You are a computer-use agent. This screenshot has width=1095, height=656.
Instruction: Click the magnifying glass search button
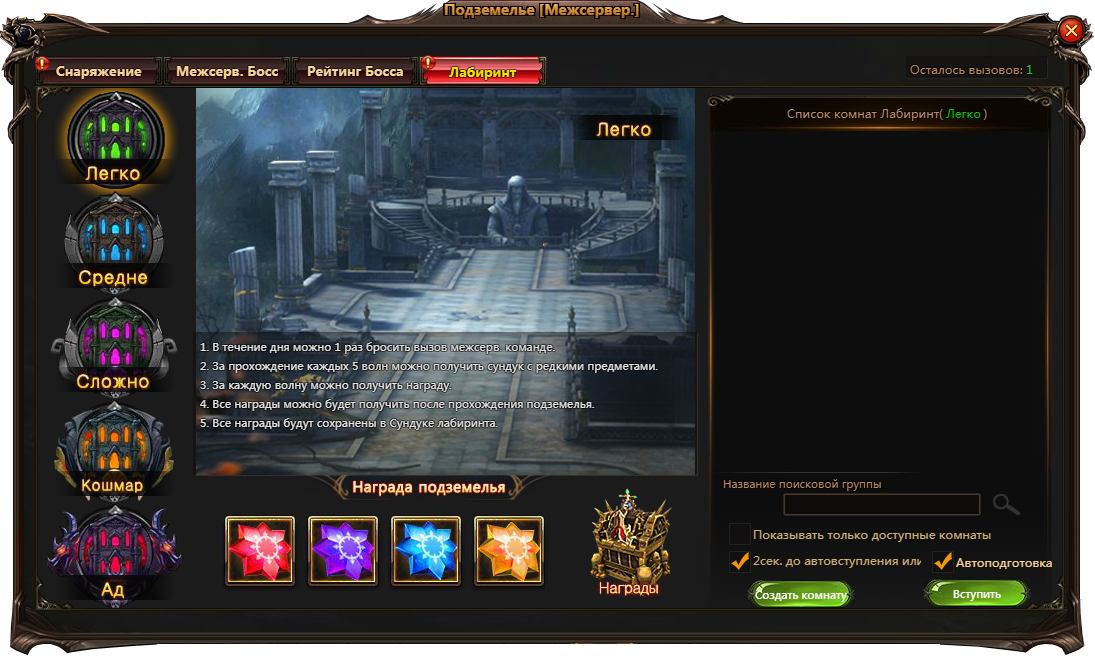(x=1006, y=504)
